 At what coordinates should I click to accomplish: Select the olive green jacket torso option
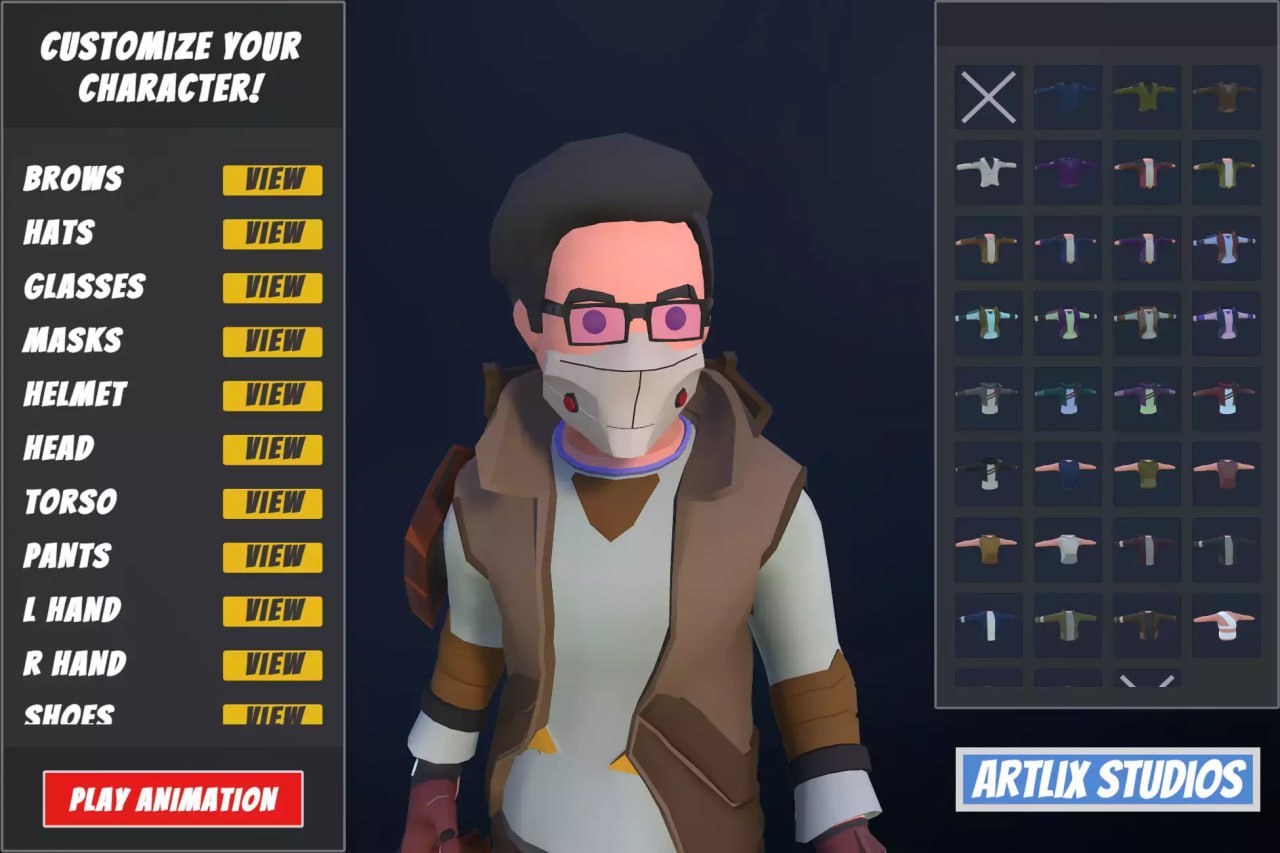tap(1147, 97)
